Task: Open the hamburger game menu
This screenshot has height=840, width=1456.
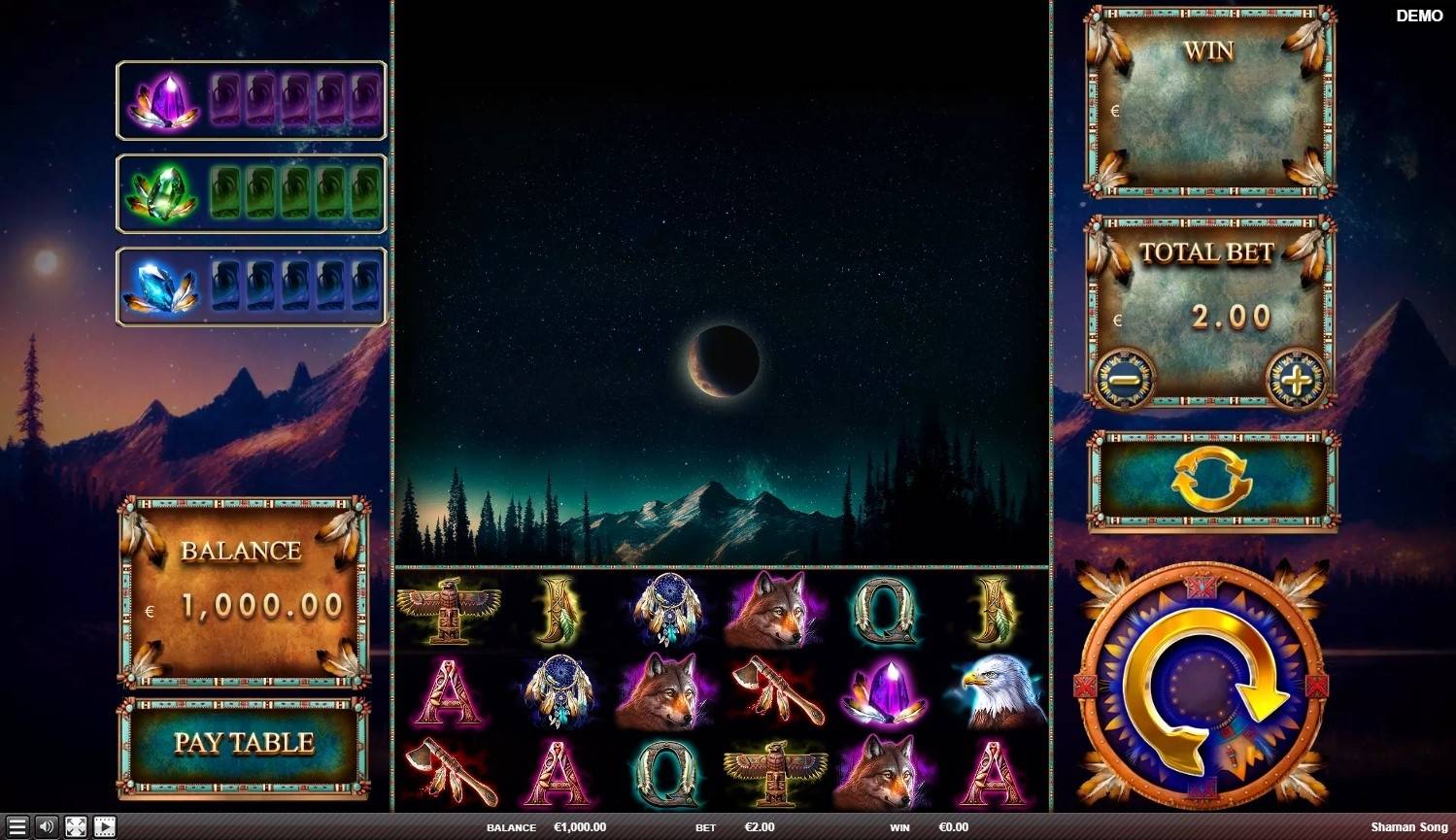Action: point(16,828)
